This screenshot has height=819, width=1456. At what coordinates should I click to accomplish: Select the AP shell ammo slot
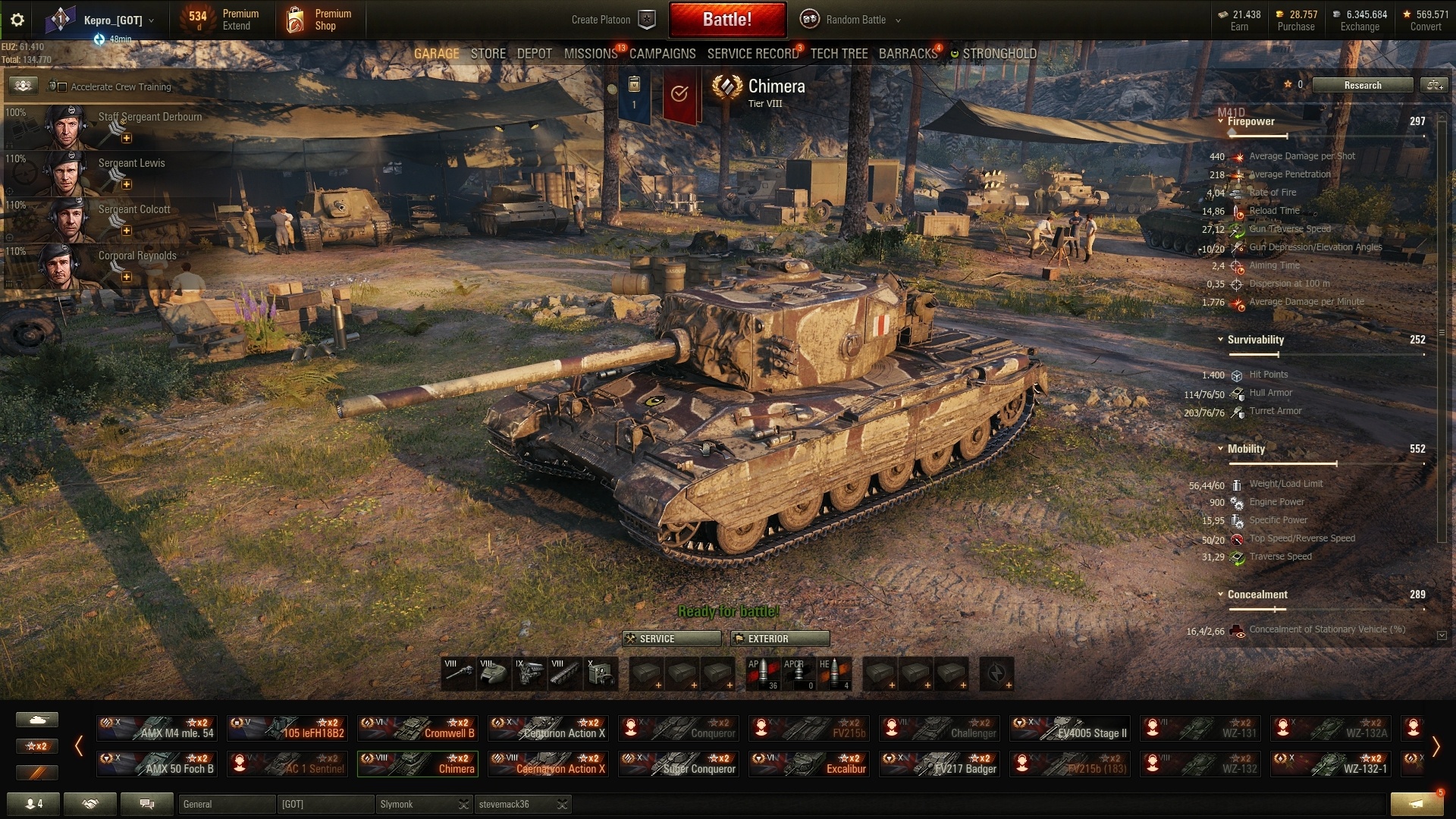click(x=763, y=673)
